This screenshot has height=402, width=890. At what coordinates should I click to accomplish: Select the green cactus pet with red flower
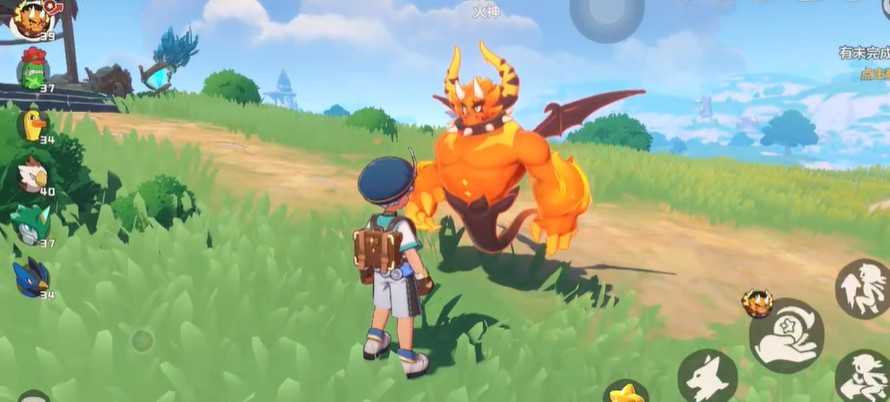(x=33, y=69)
